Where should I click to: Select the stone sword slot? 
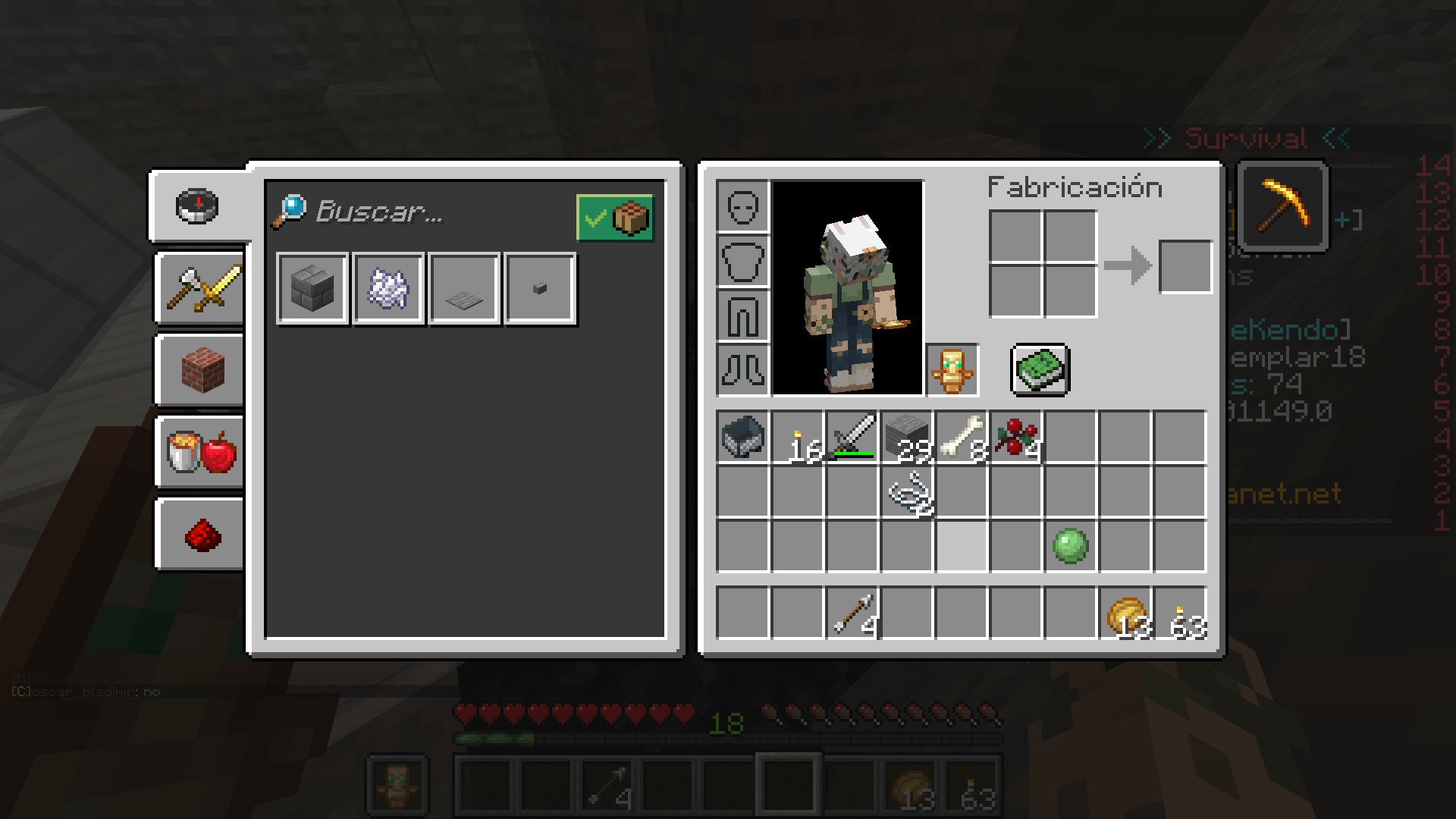pos(852,438)
